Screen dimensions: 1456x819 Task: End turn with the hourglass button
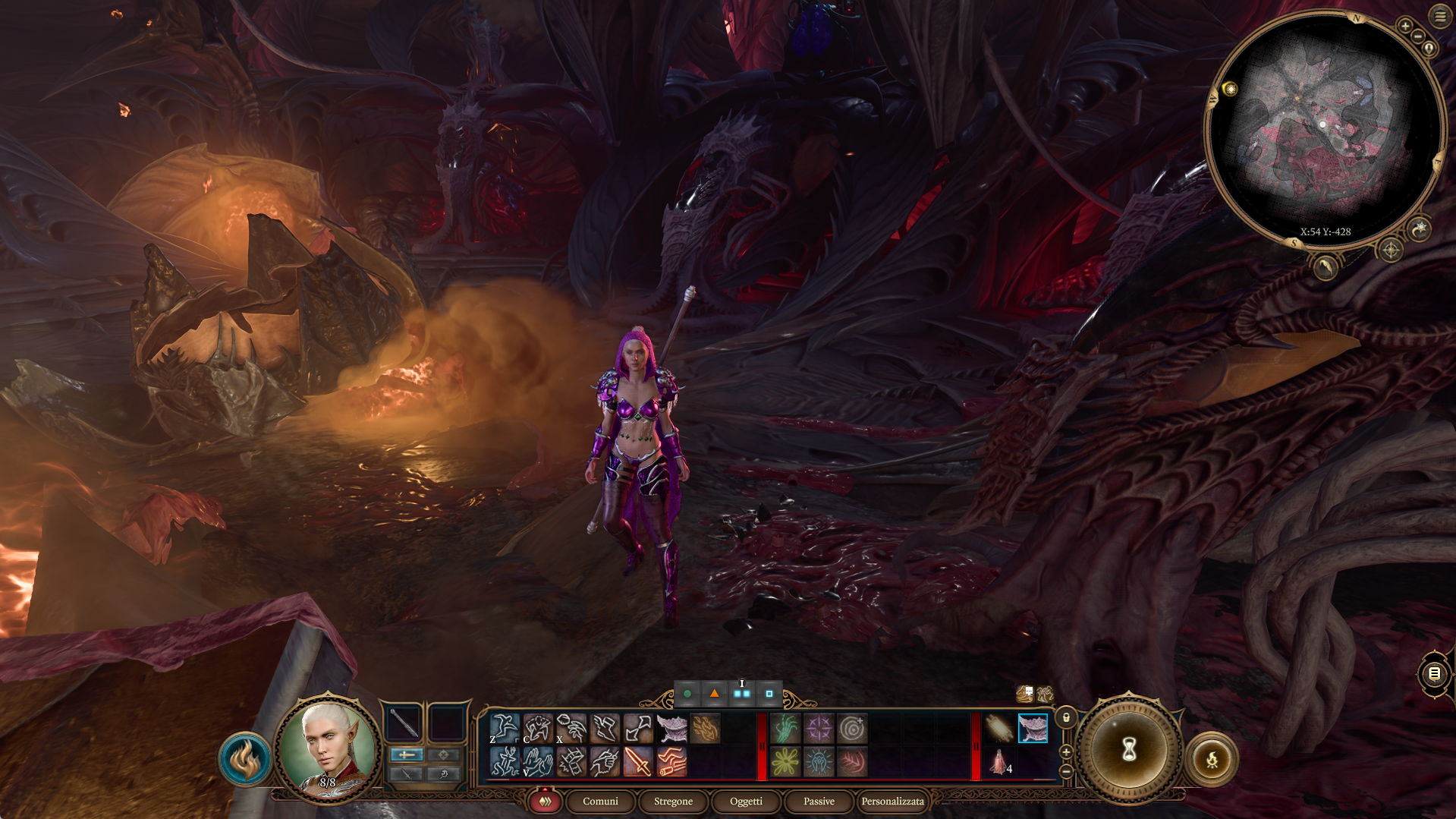tap(1128, 750)
